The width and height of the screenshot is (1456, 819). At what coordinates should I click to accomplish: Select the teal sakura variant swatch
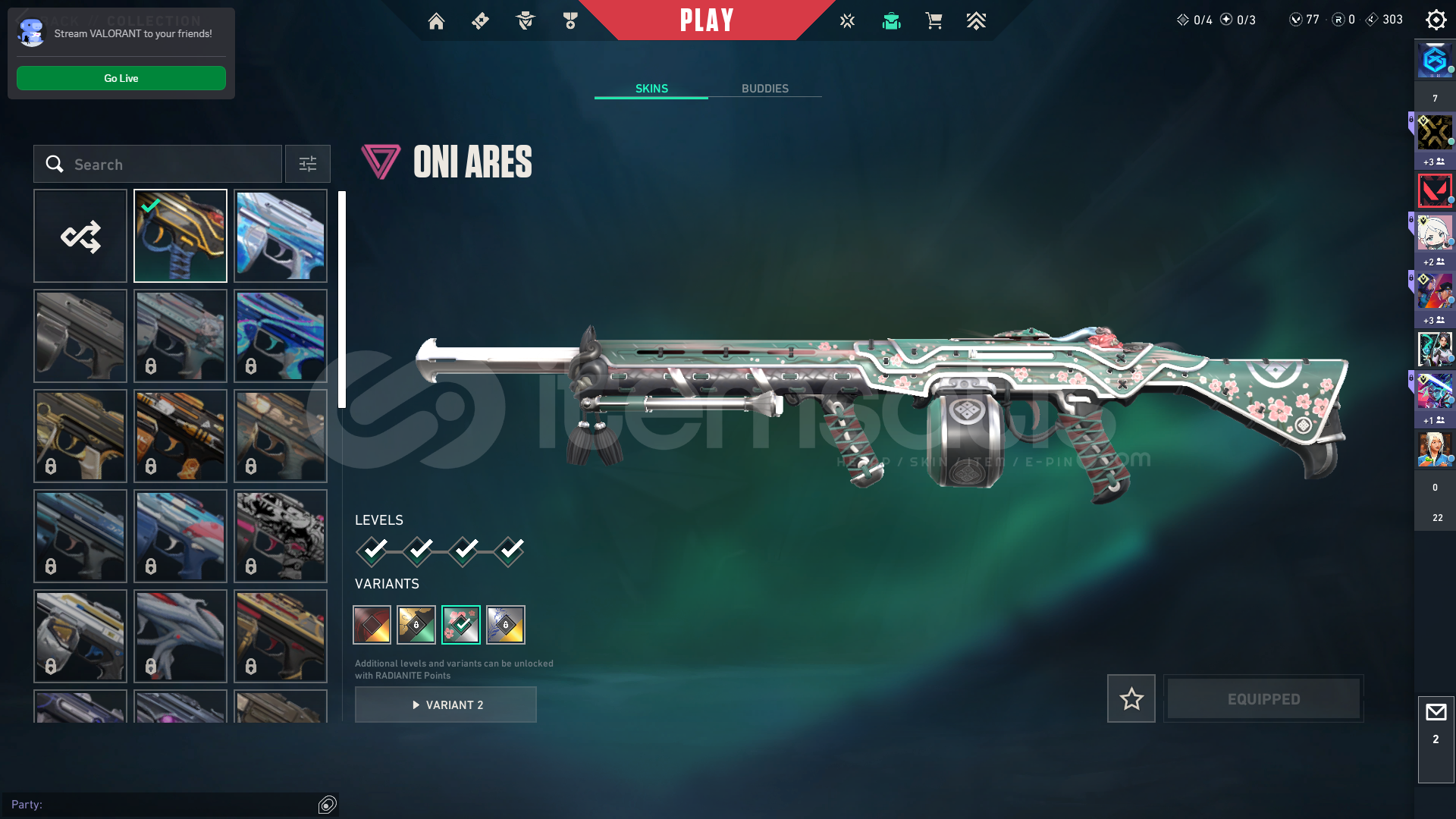(461, 625)
